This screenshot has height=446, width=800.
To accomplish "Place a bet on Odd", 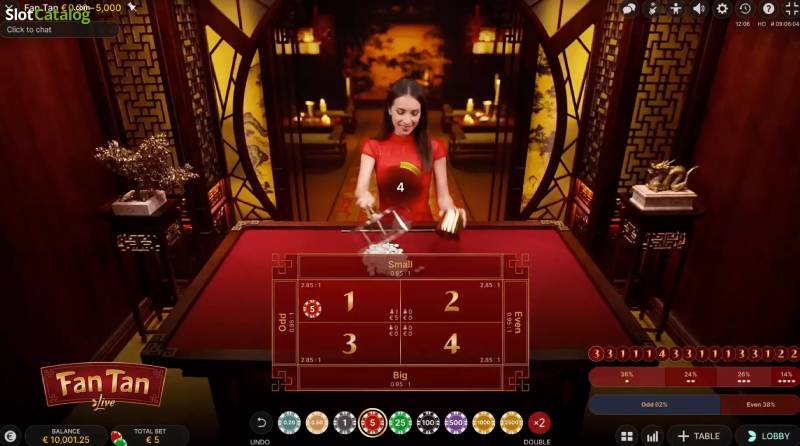I will click(x=284, y=322).
